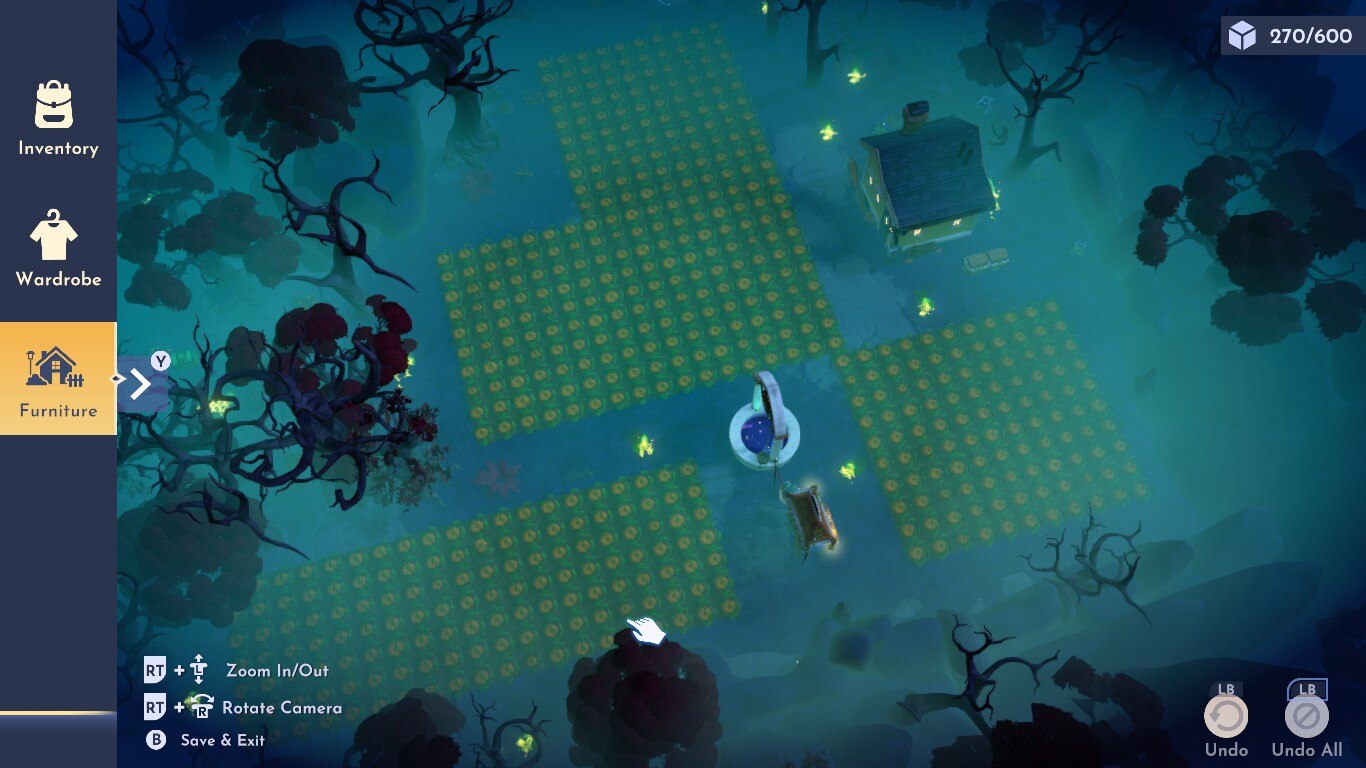Switch to the Wardrobe tab
This screenshot has height=768, width=1366.
pyautogui.click(x=58, y=249)
